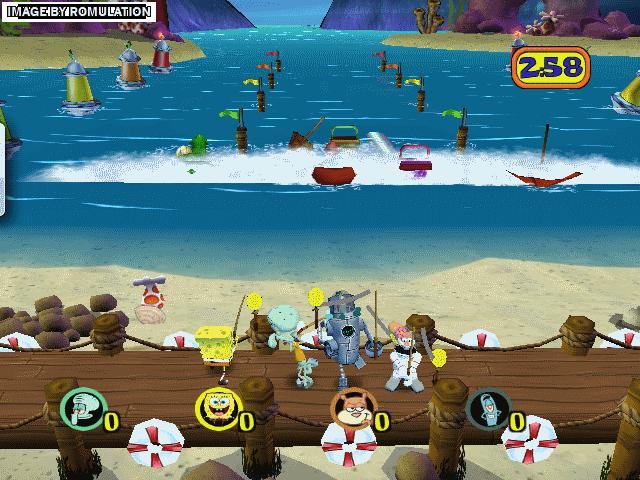Select Squidward's player portrait icon
The width and height of the screenshot is (640, 480).
click(x=78, y=407)
